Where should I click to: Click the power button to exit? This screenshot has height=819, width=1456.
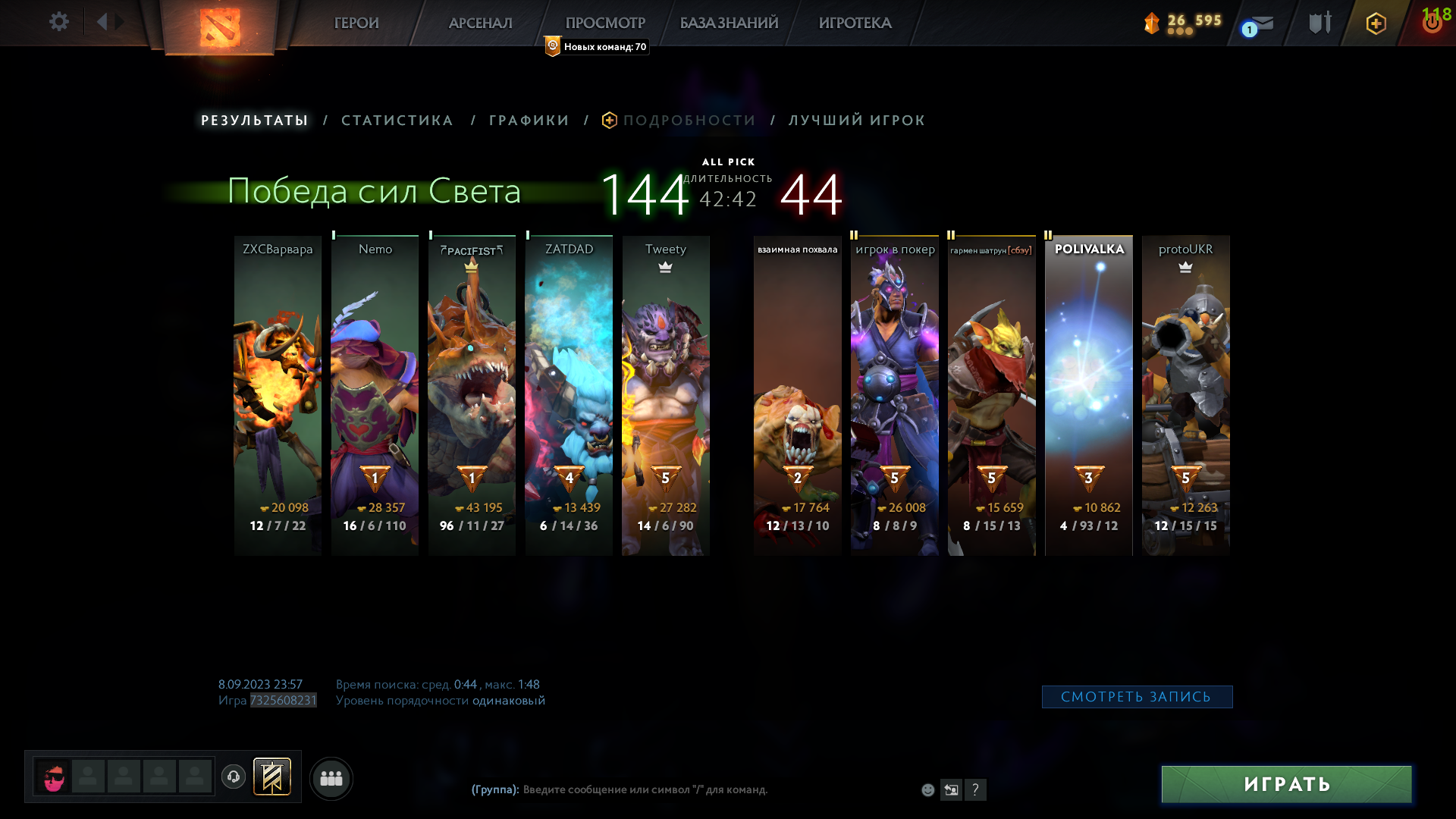click(x=1432, y=23)
